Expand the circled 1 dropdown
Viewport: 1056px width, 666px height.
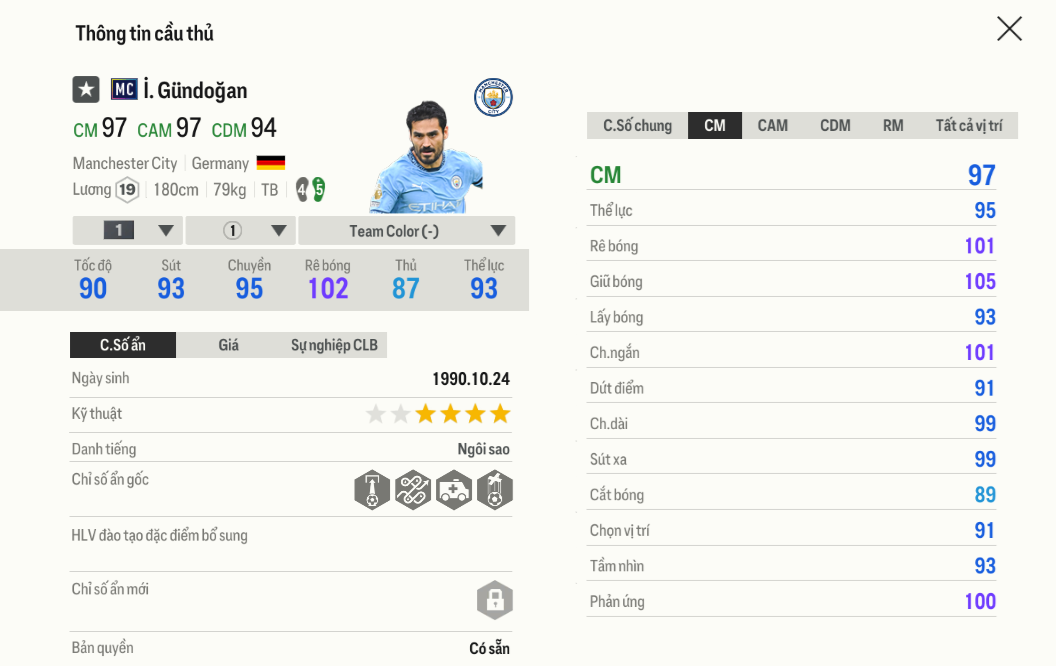point(240,231)
